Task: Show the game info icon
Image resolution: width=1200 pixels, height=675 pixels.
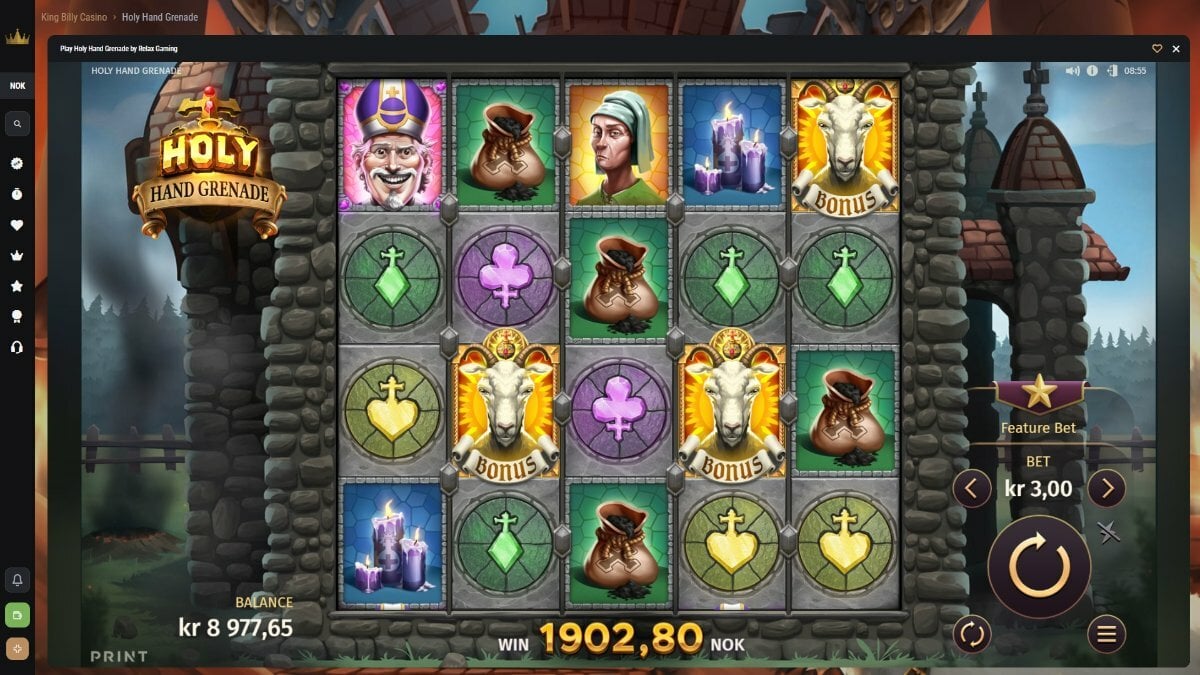Action: tap(1092, 71)
